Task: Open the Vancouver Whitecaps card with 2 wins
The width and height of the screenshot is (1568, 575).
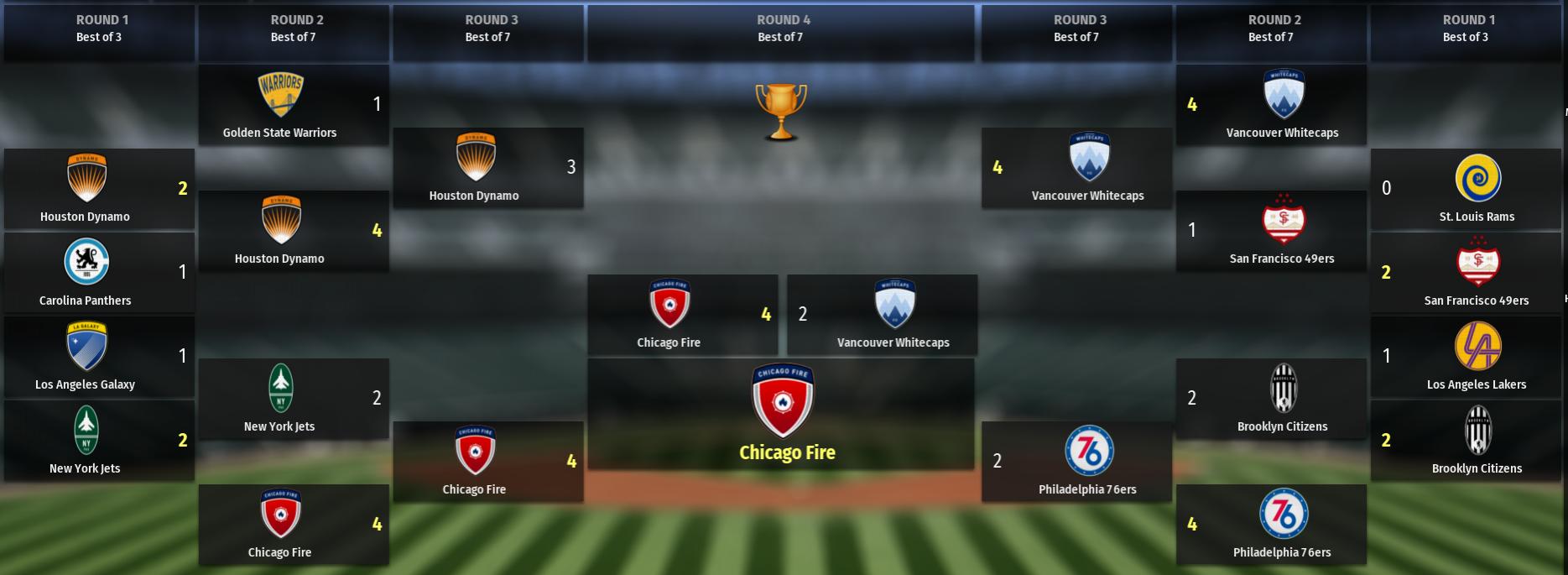Action: click(x=882, y=315)
